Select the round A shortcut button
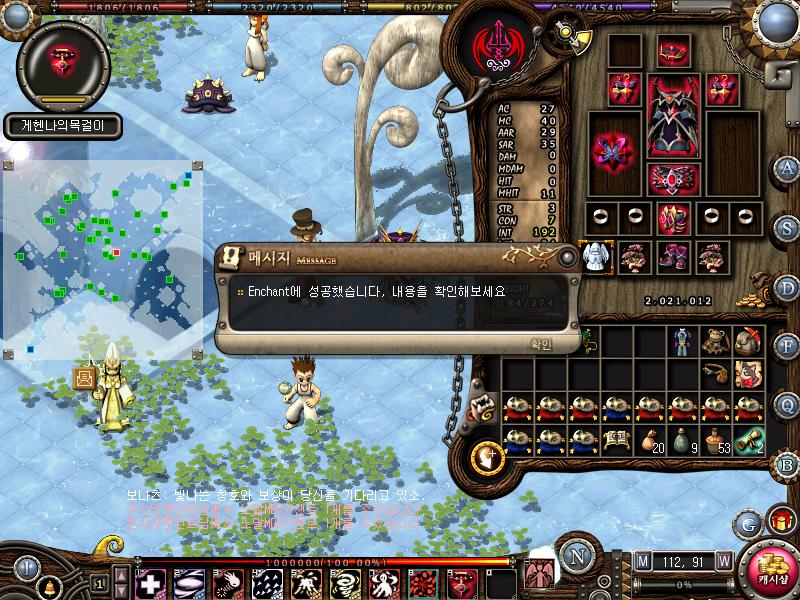Image resolution: width=800 pixels, height=600 pixels. click(x=787, y=167)
